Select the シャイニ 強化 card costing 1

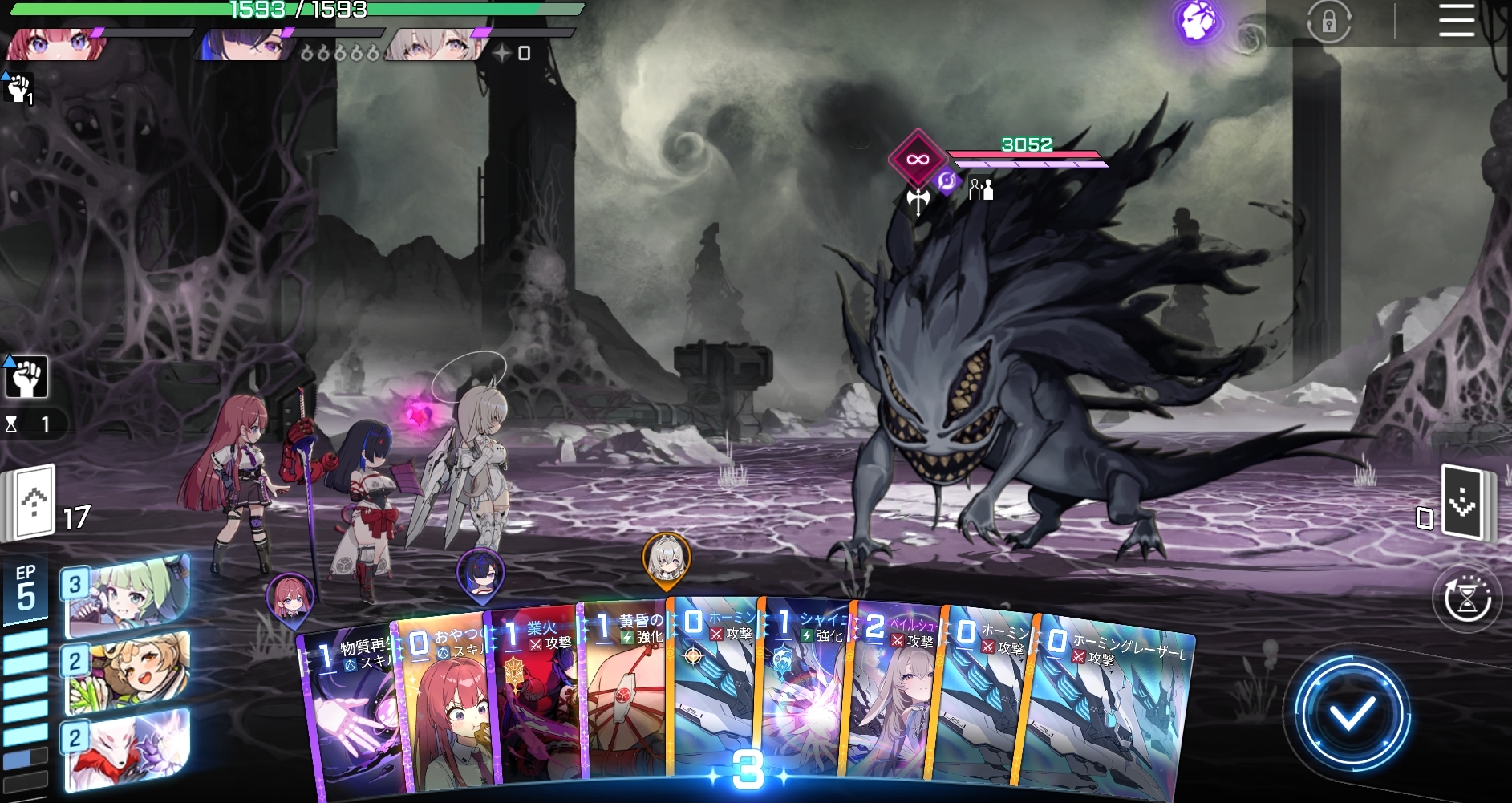pyautogui.click(x=802, y=698)
